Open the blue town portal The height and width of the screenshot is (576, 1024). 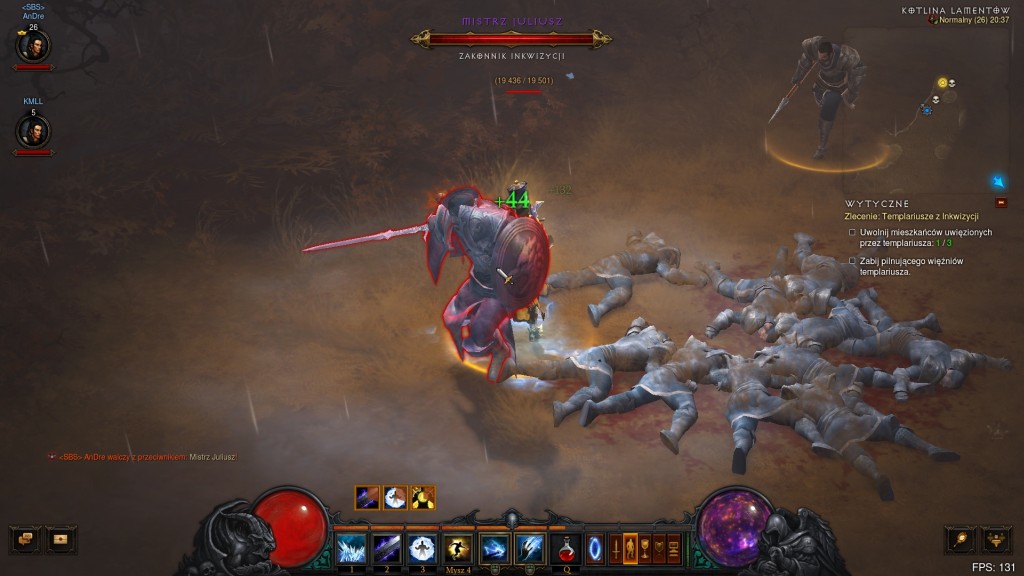tap(595, 548)
